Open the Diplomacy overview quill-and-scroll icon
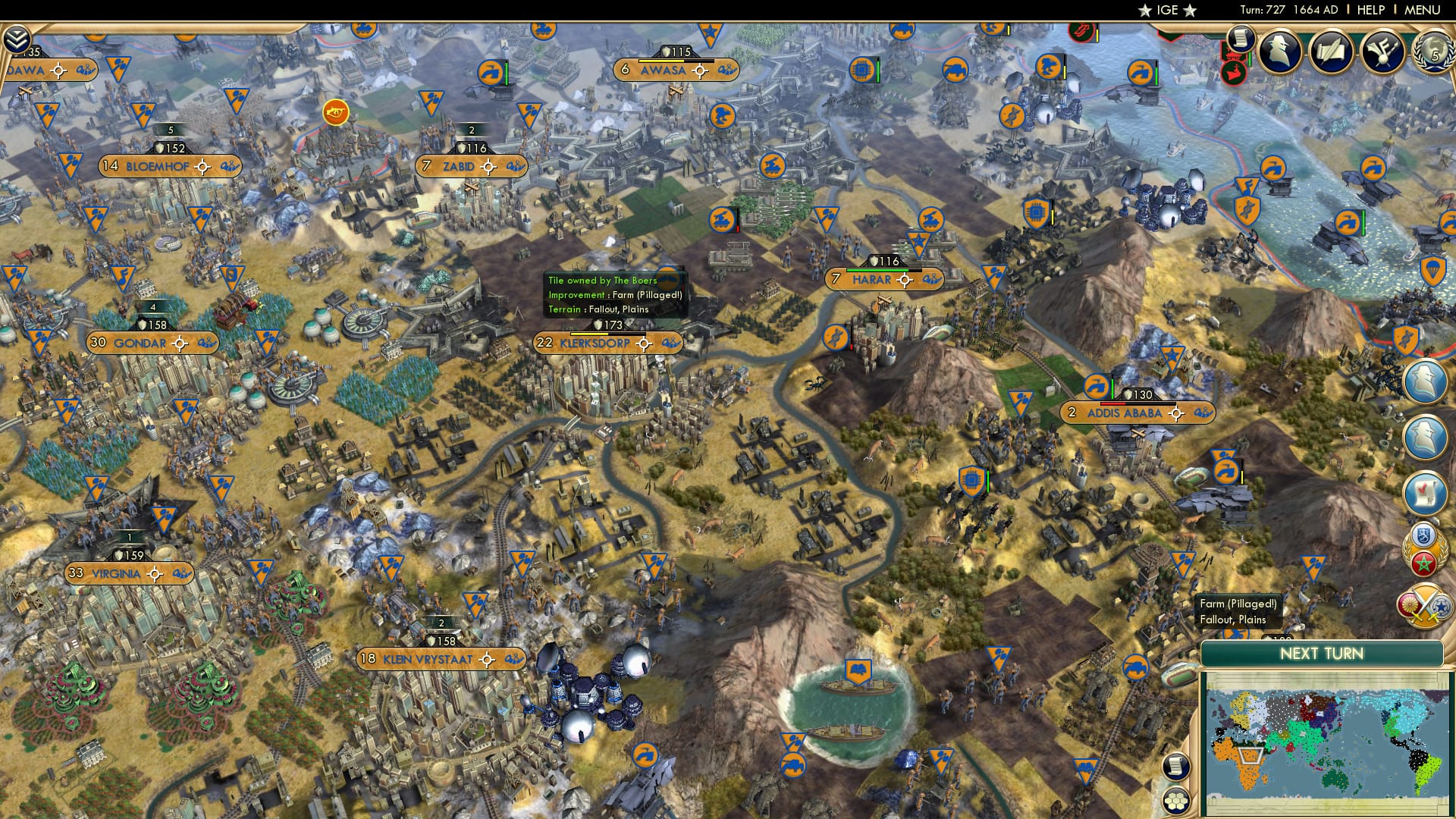This screenshot has width=1456, height=819. [1332, 51]
